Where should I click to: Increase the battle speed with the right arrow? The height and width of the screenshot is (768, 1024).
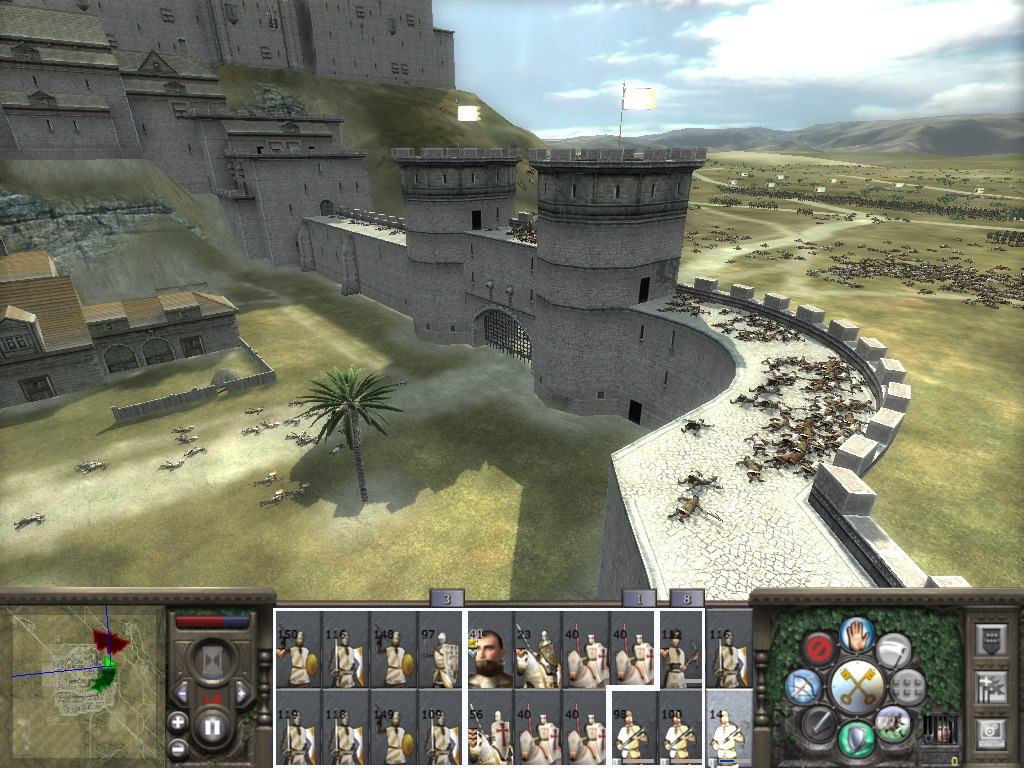[241, 693]
